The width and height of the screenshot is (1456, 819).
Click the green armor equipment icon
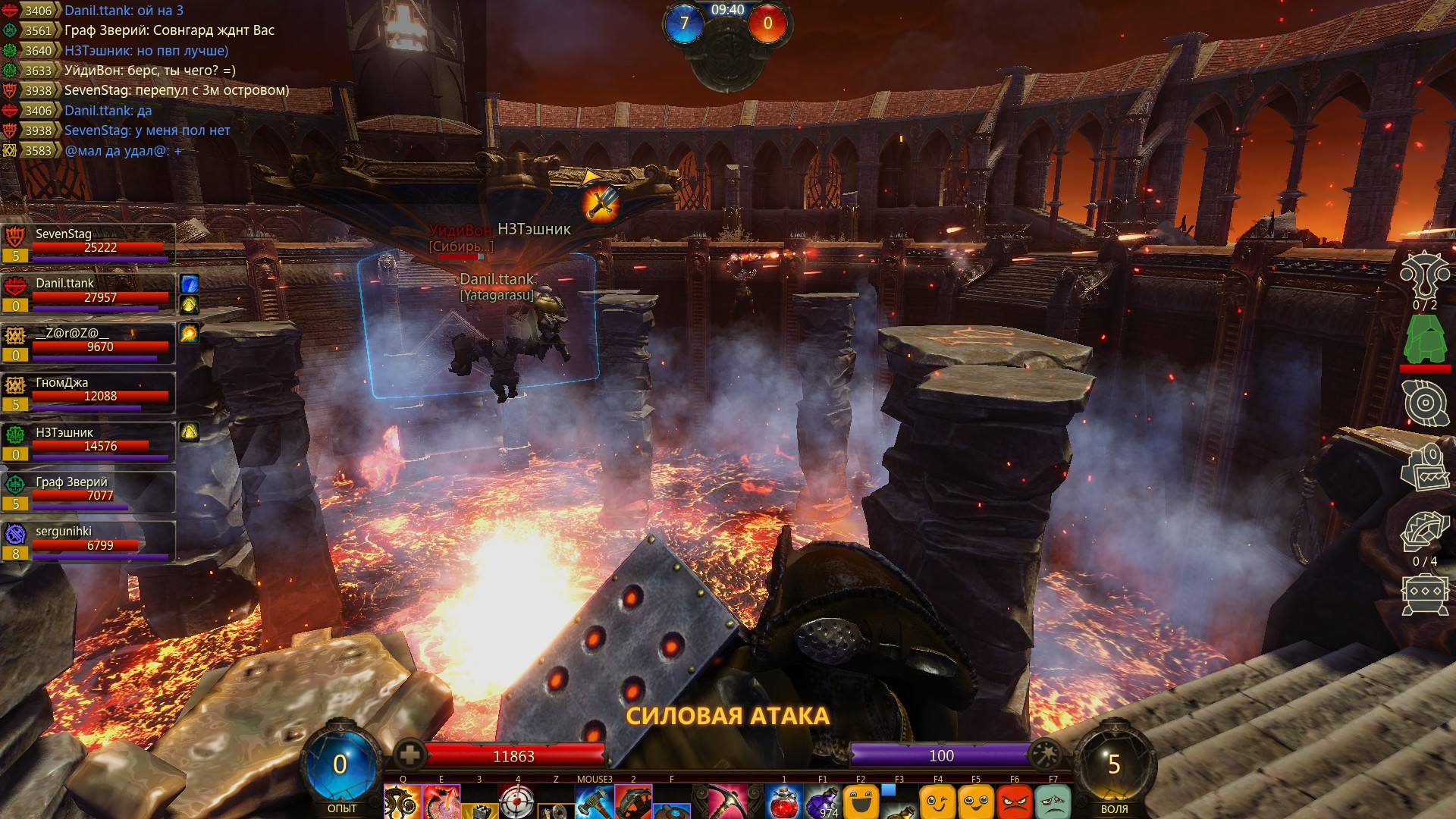click(1425, 340)
